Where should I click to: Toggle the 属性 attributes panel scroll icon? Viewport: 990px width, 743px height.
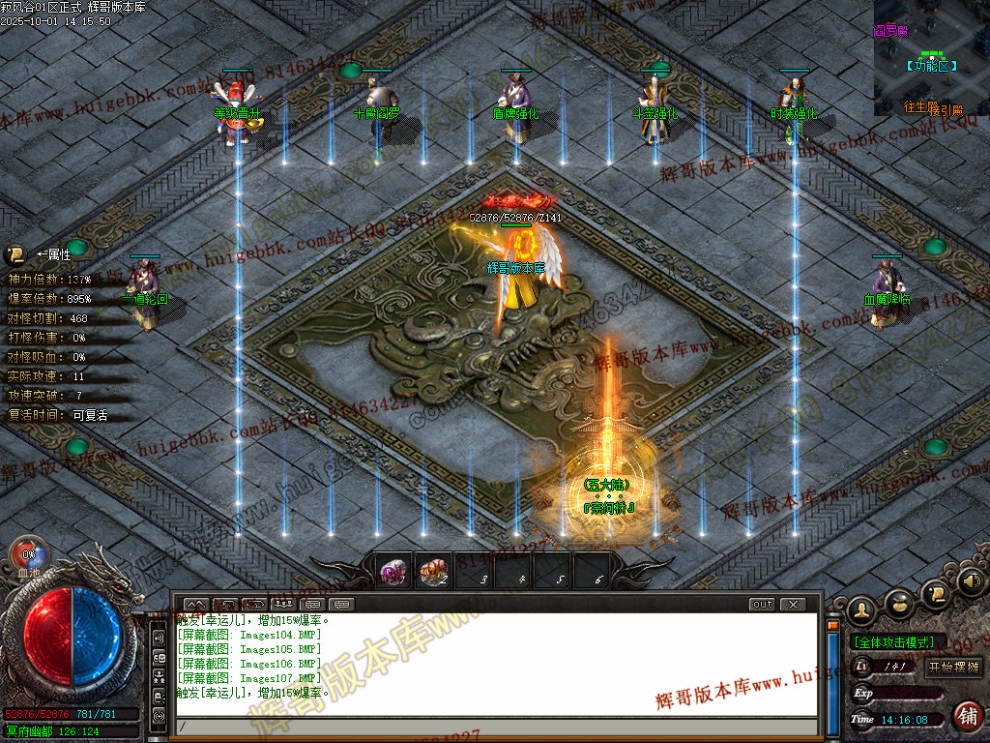click(15, 255)
